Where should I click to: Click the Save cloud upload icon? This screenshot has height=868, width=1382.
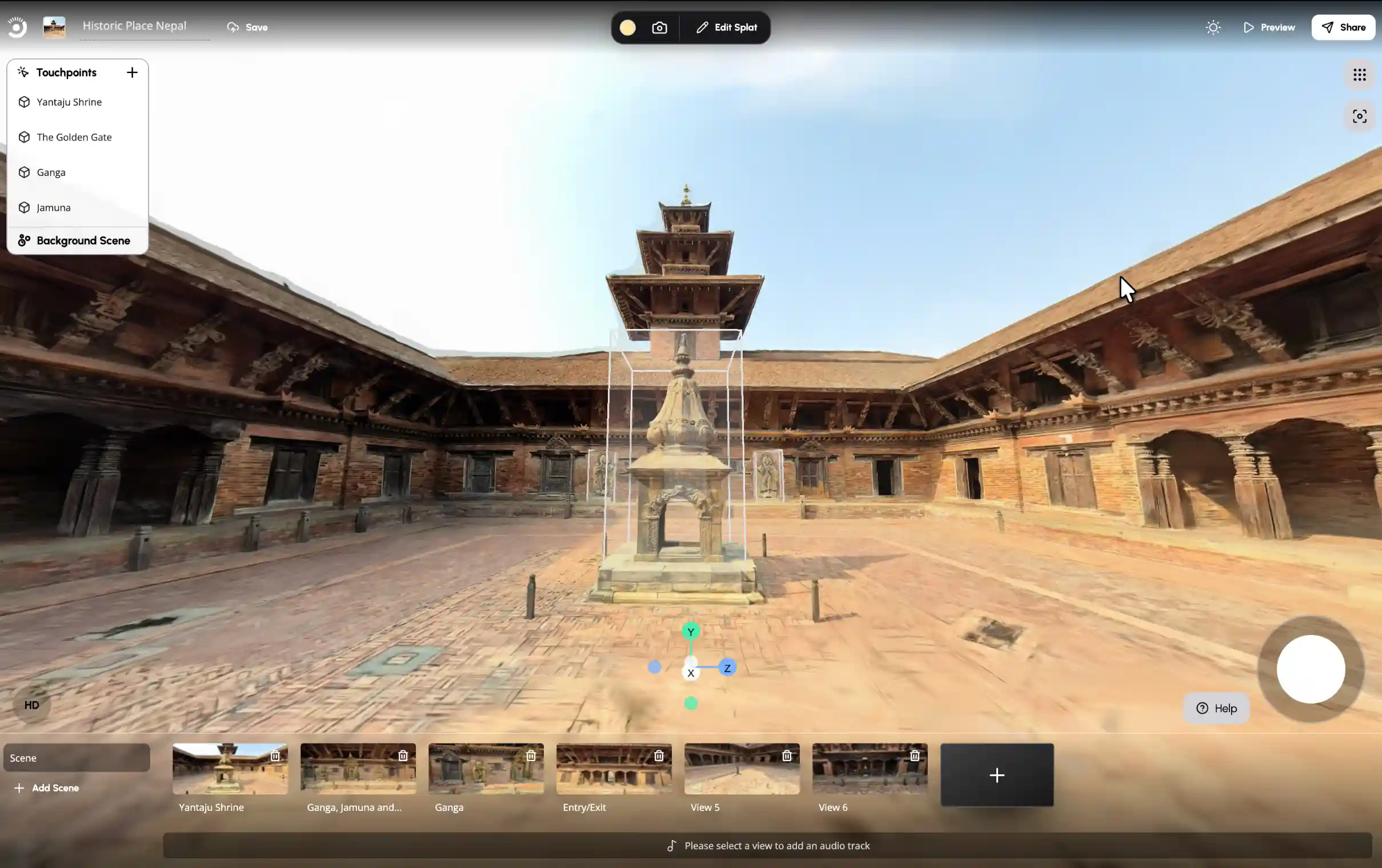(232, 27)
